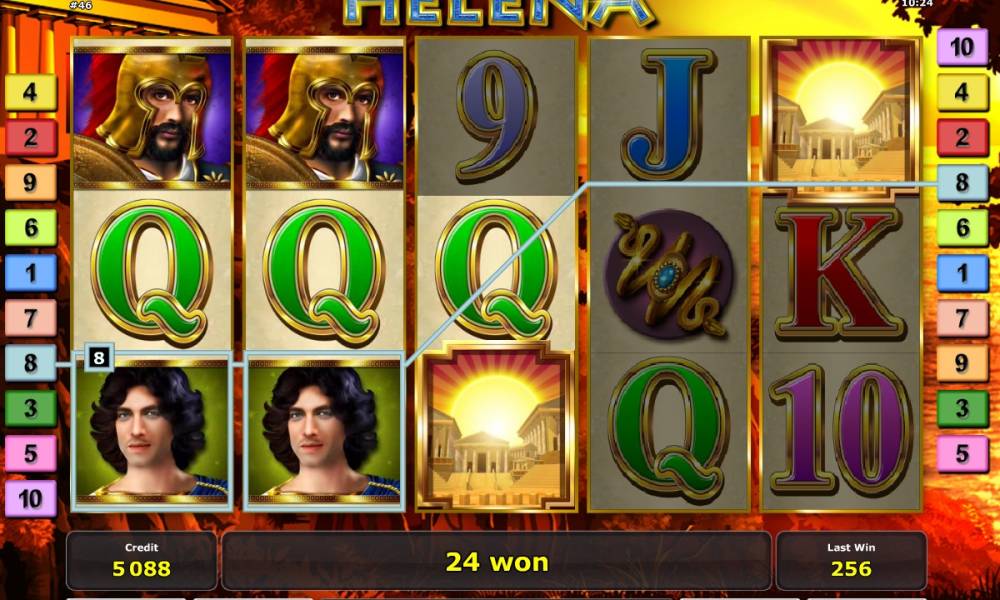Choose the right-side orange payline 9 marker
The width and height of the screenshot is (1000, 600).
pyautogui.click(x=962, y=364)
